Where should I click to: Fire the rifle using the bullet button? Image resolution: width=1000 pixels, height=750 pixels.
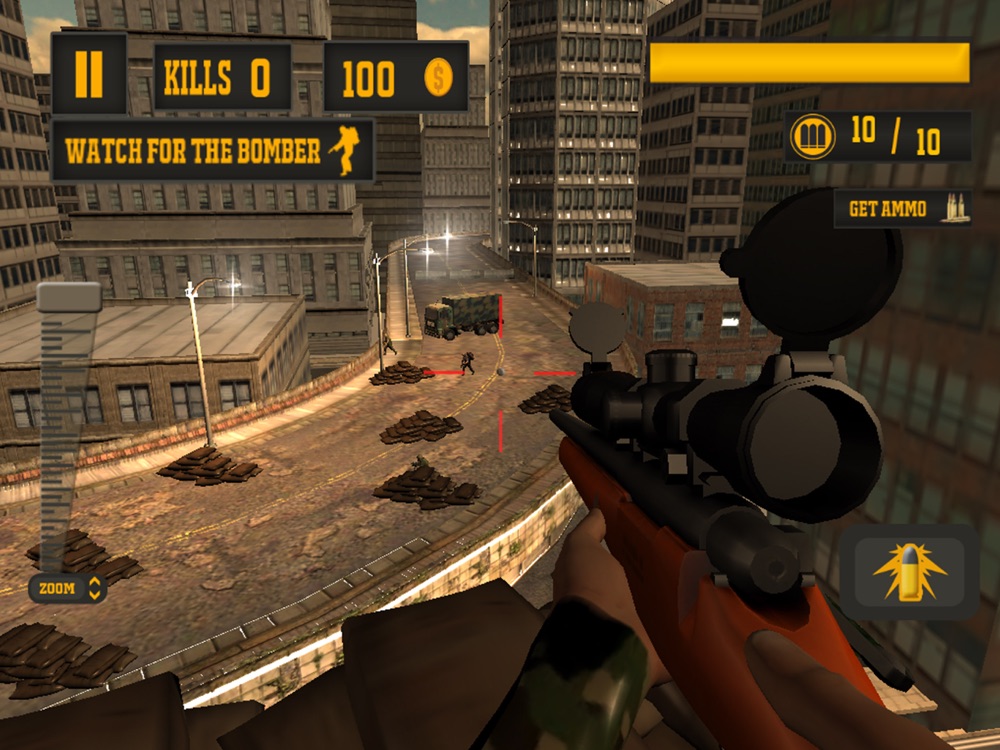point(909,572)
